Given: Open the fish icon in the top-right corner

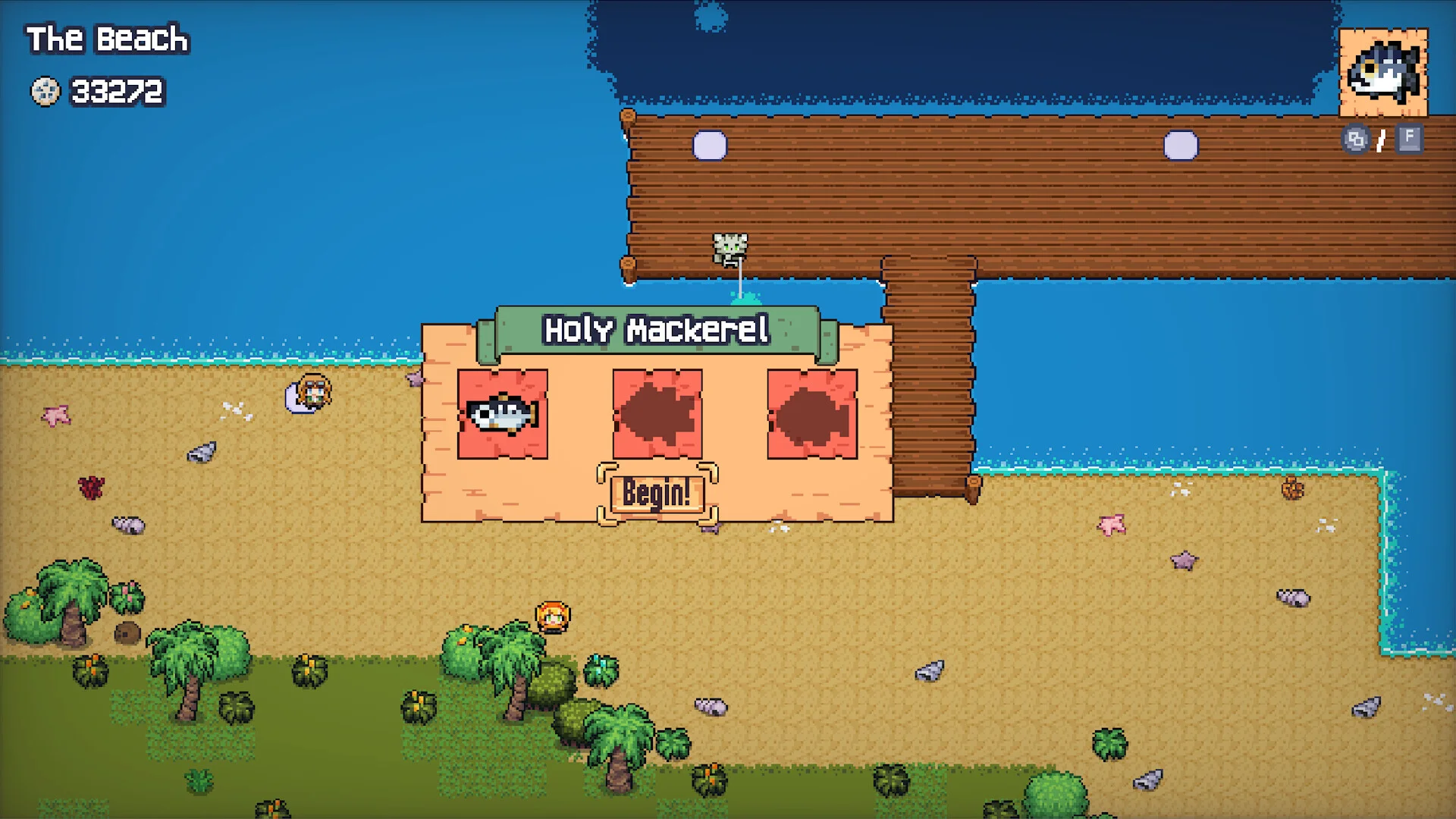Looking at the screenshot, I should [x=1383, y=73].
